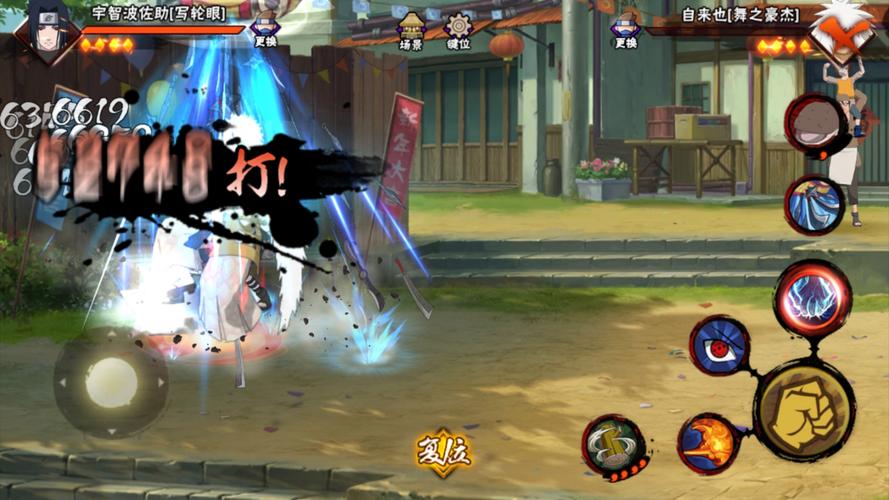Activate the green whirlwind scroll skill

(612, 444)
